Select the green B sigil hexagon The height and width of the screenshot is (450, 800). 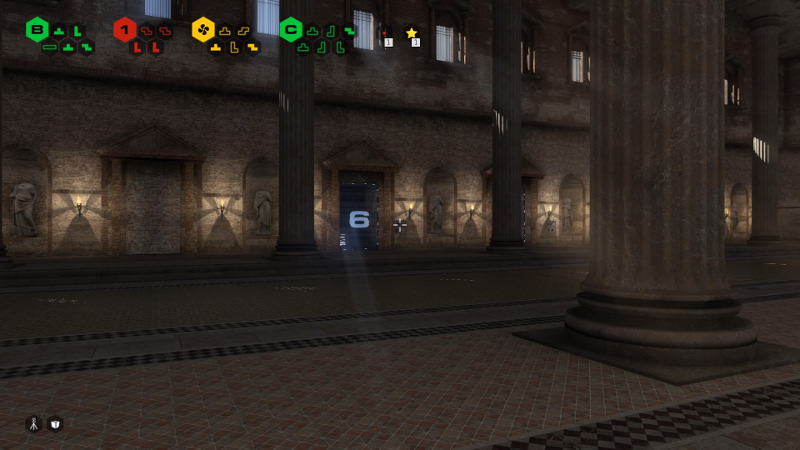tap(37, 30)
